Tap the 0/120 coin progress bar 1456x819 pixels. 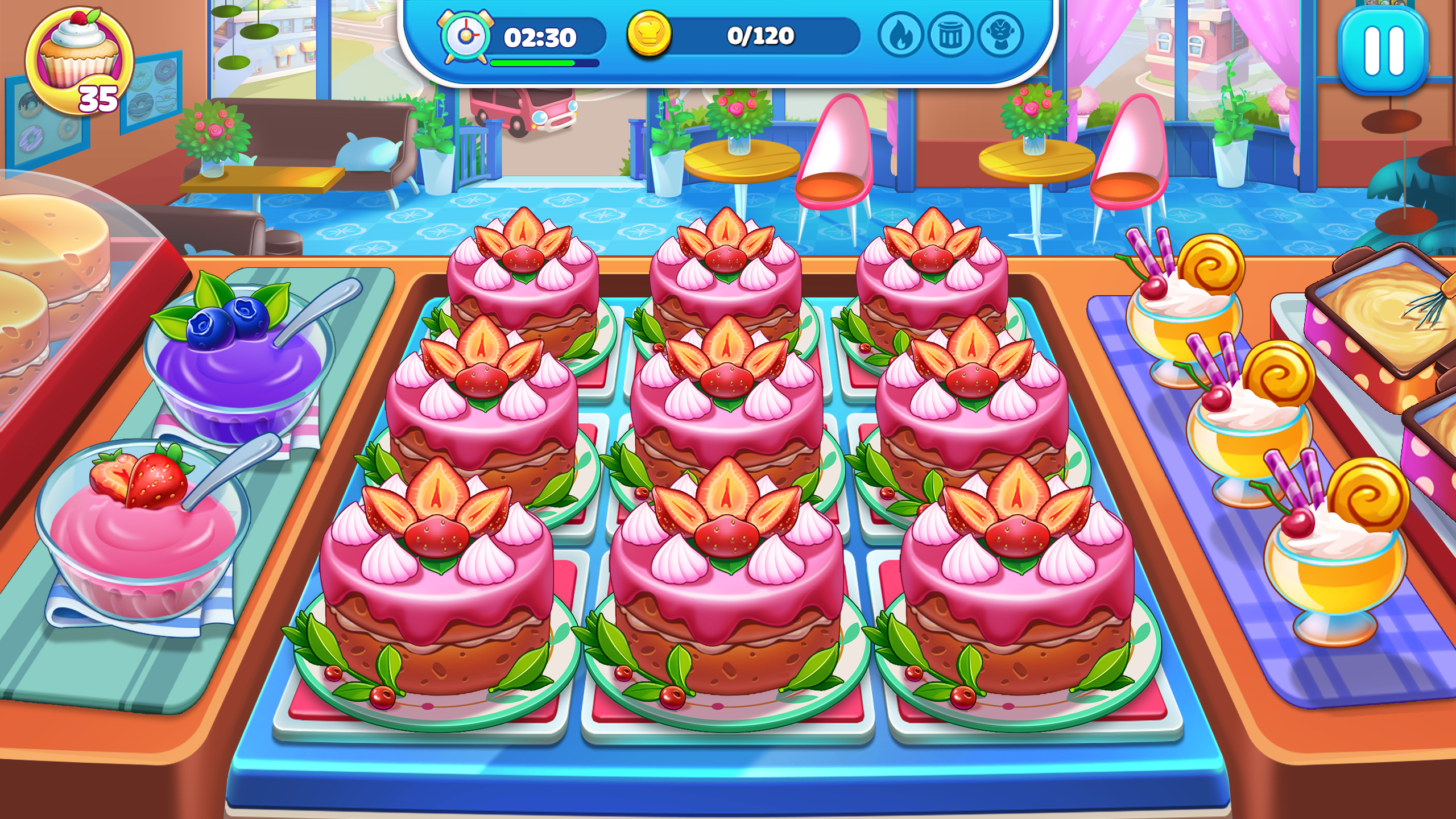762,35
